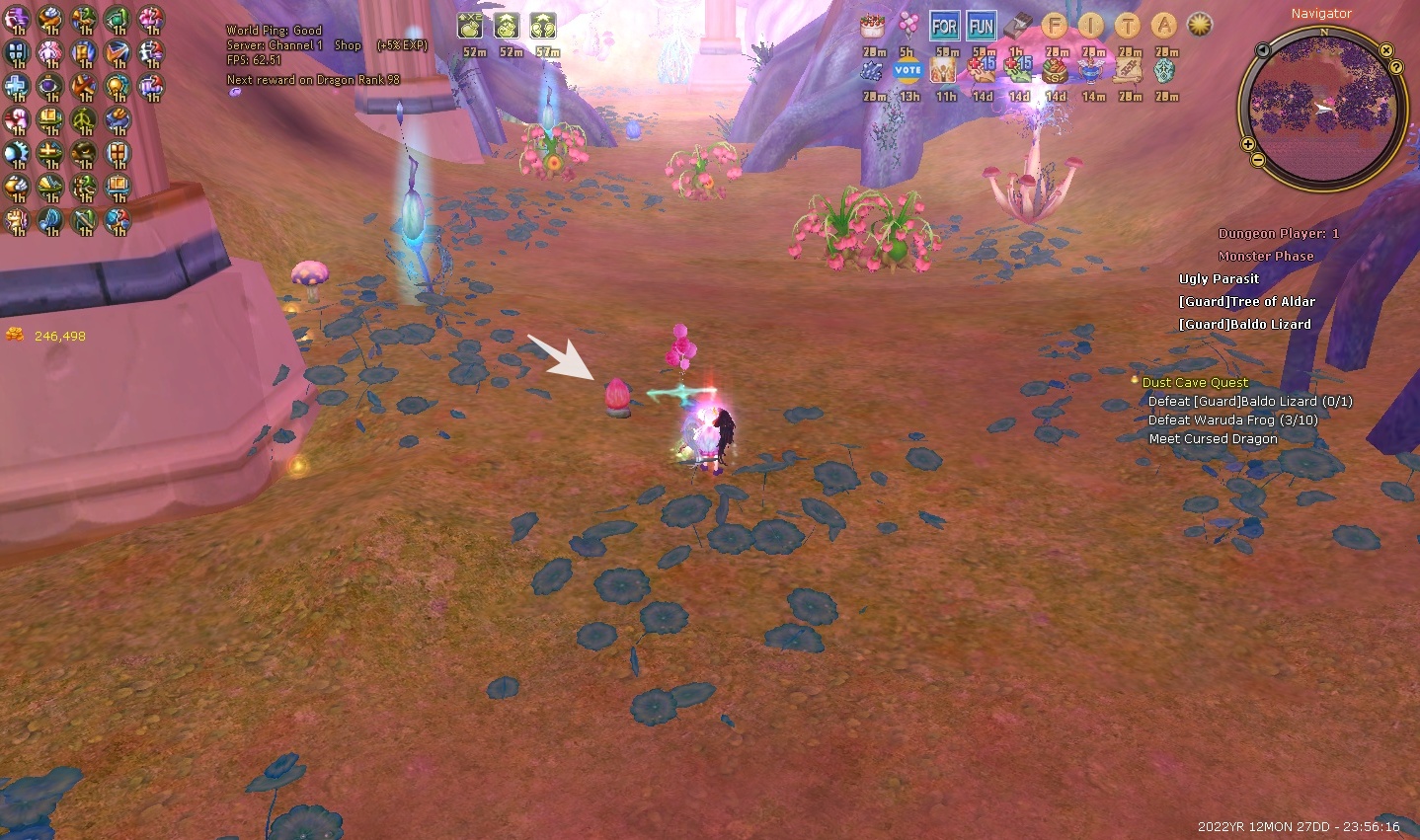
Task: Open the Navigator help button
Action: pyautogui.click(x=1396, y=67)
